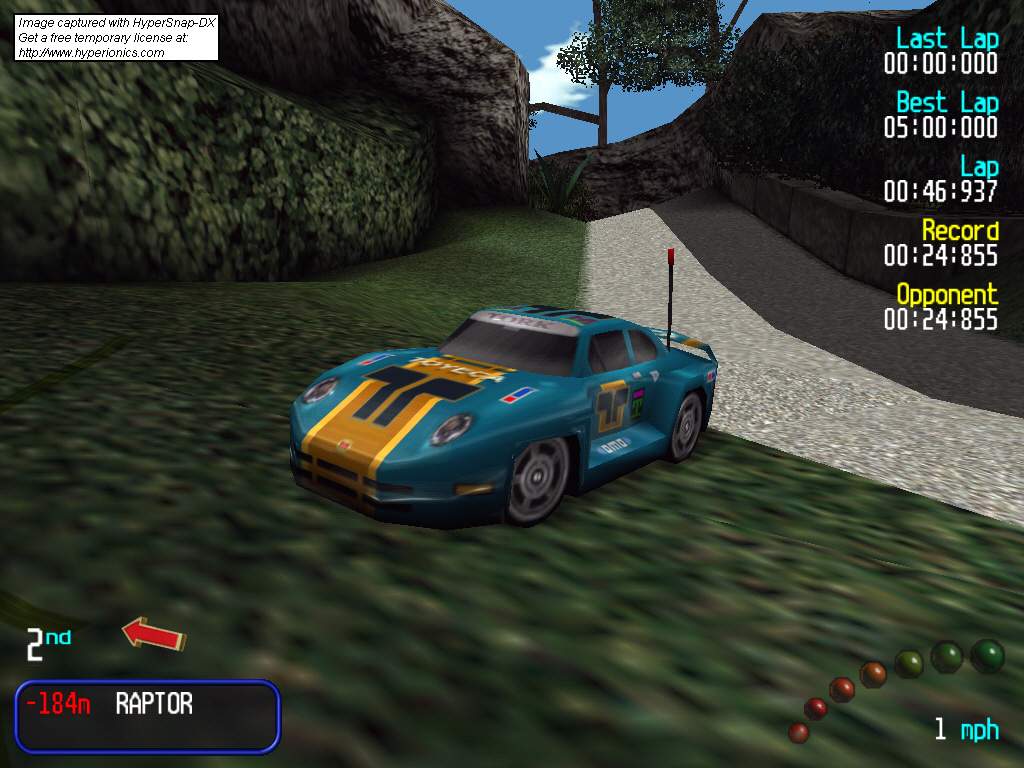Click the red direction arrow indicator
The width and height of the screenshot is (1024, 768).
154,634
